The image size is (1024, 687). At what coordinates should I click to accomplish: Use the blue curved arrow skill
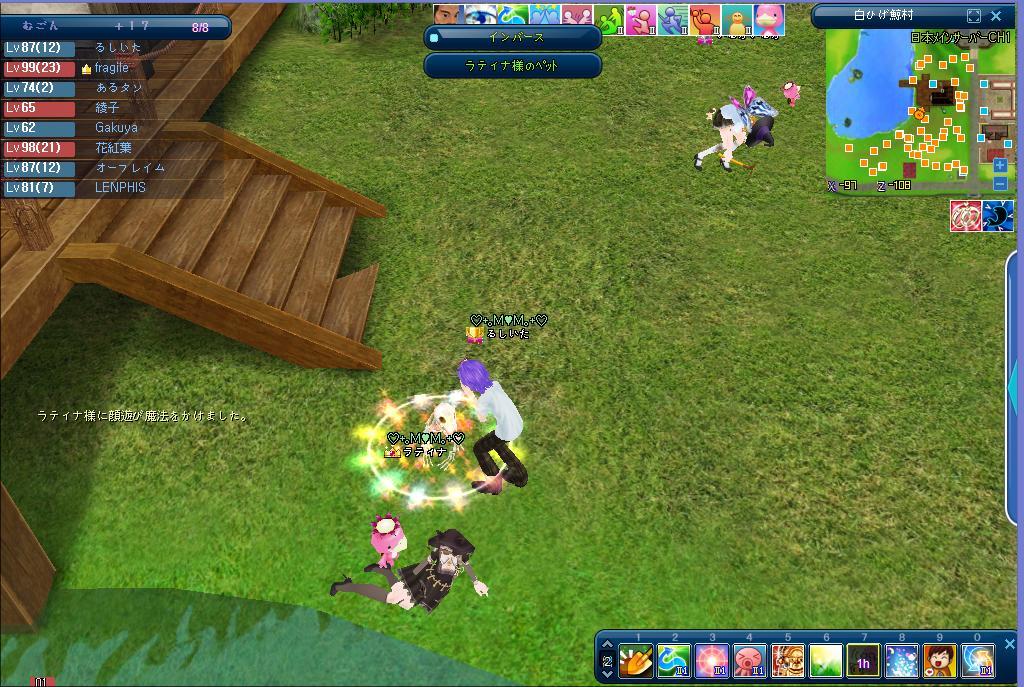point(674,661)
